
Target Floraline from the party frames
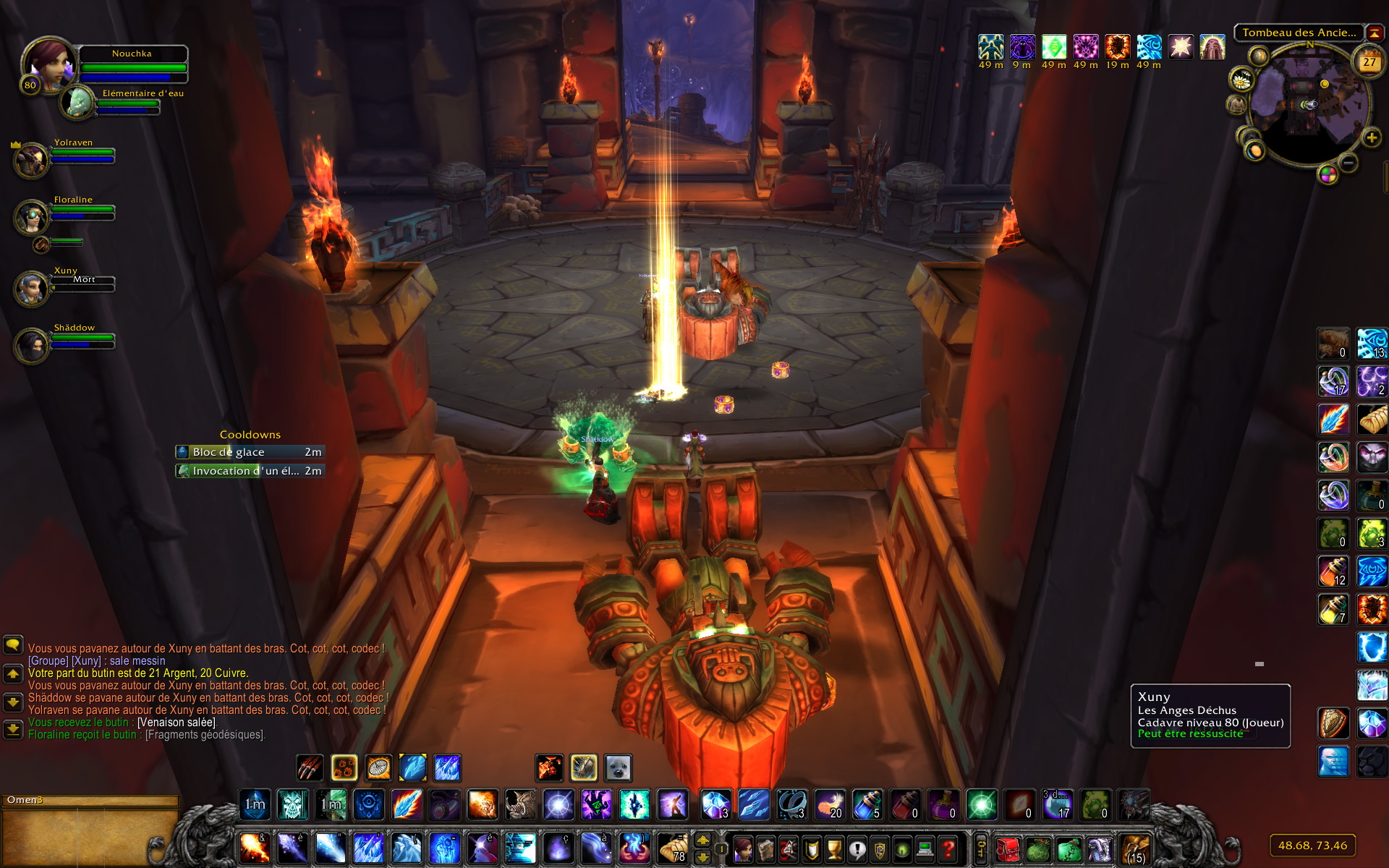[31, 217]
